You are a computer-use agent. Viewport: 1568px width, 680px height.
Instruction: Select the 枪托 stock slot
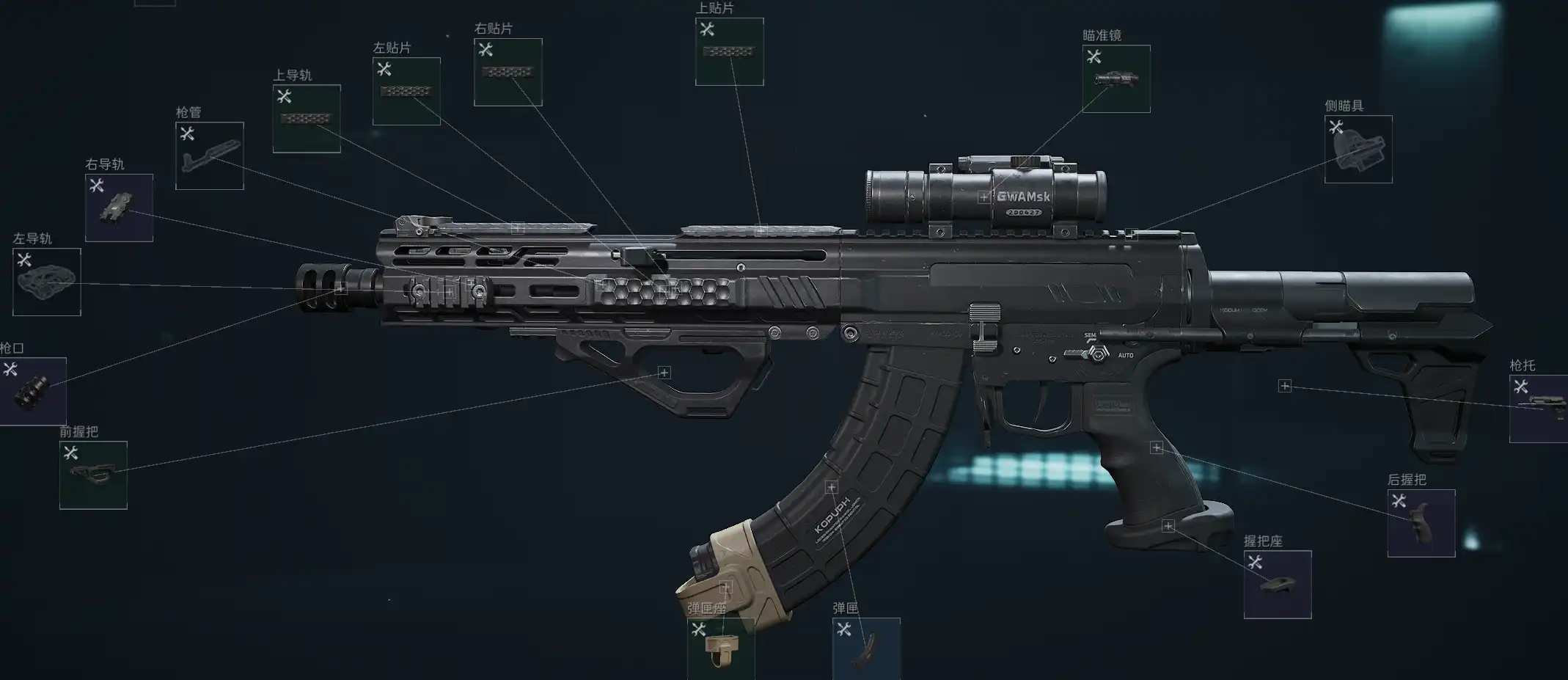pos(1538,409)
